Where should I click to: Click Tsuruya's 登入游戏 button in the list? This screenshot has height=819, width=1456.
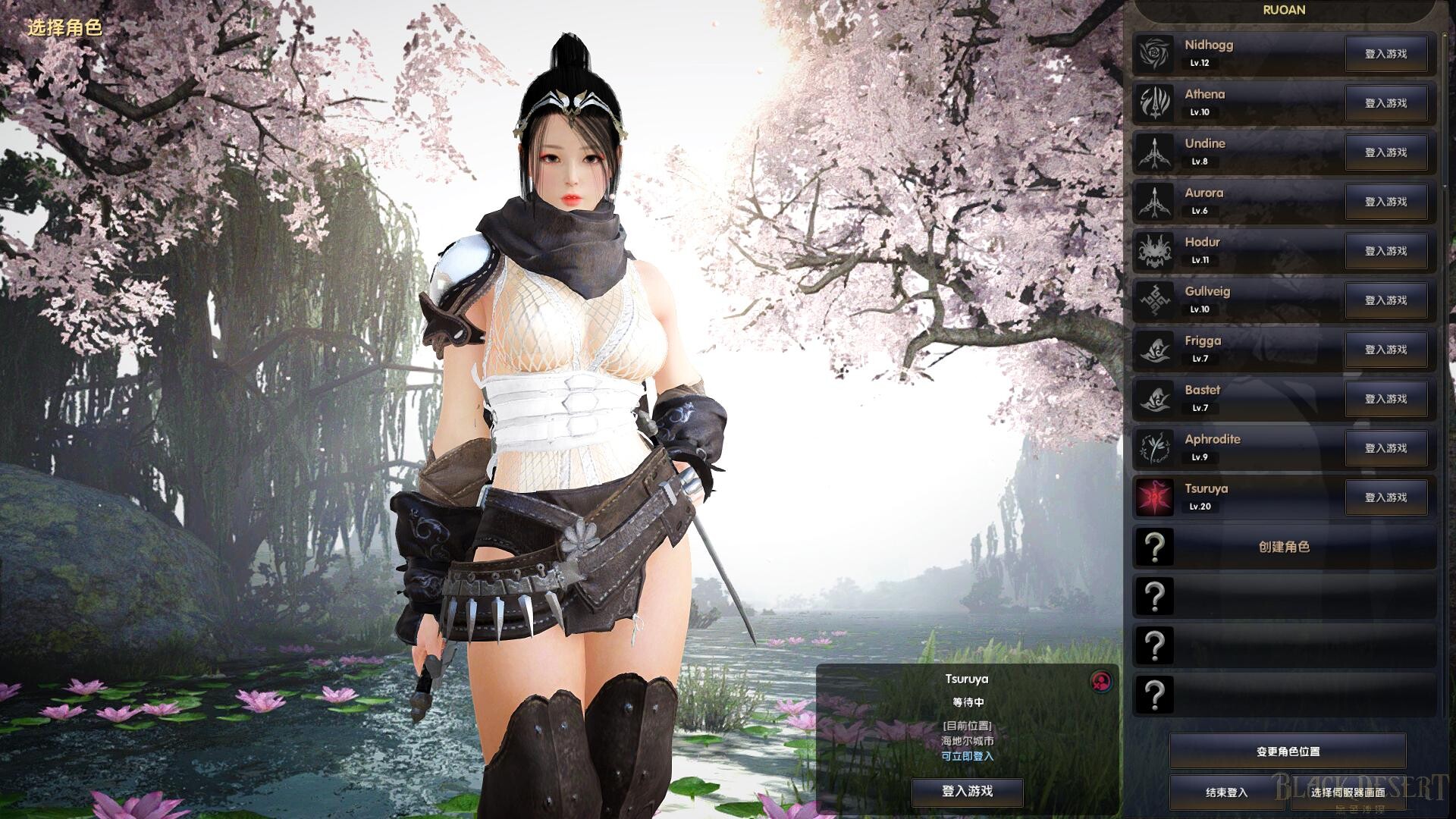click(x=1385, y=497)
